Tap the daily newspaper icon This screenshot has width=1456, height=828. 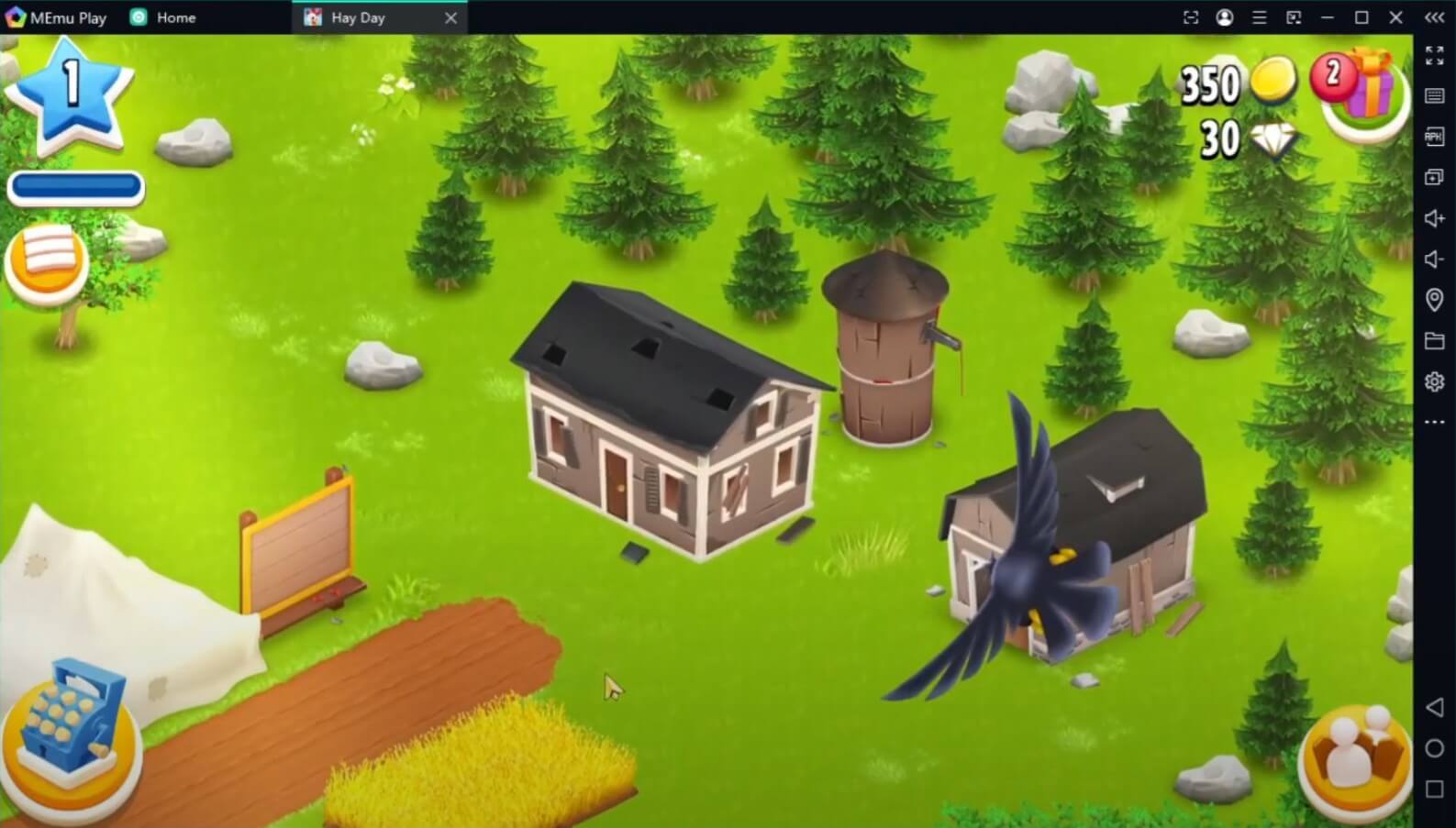tap(47, 259)
